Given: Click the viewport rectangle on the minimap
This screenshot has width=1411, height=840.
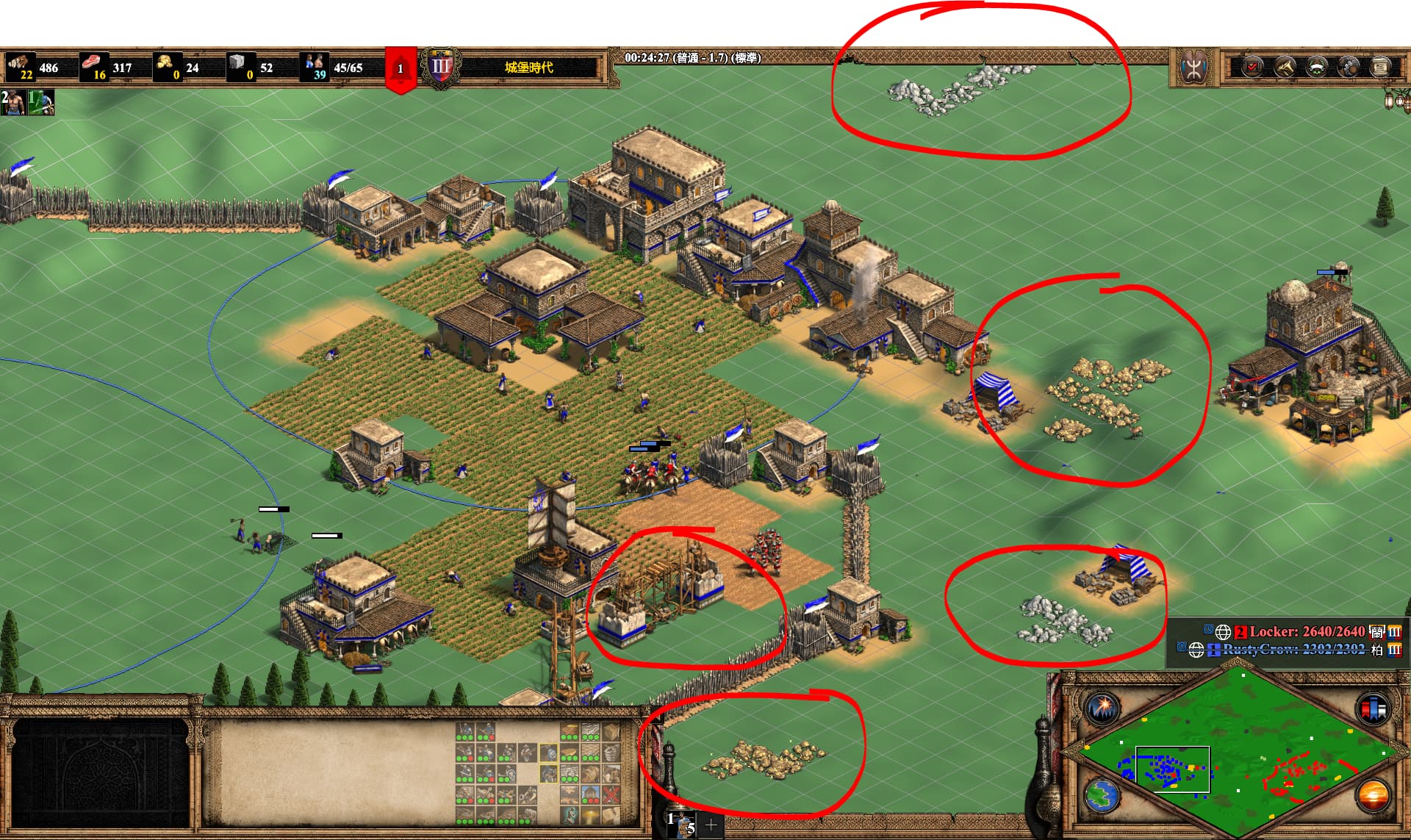Looking at the screenshot, I should click(x=1173, y=769).
